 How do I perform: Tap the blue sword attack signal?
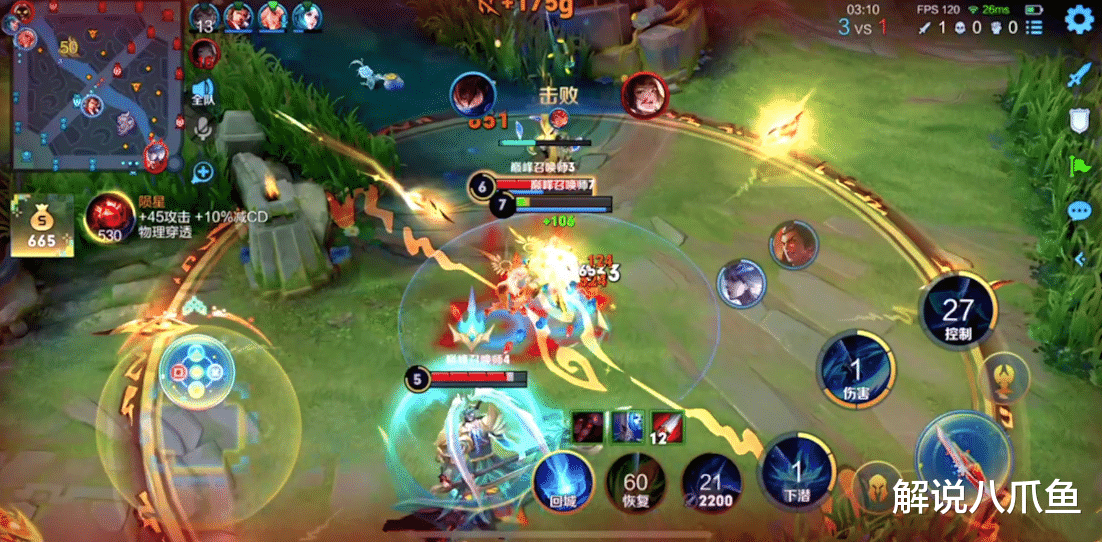click(x=1079, y=74)
